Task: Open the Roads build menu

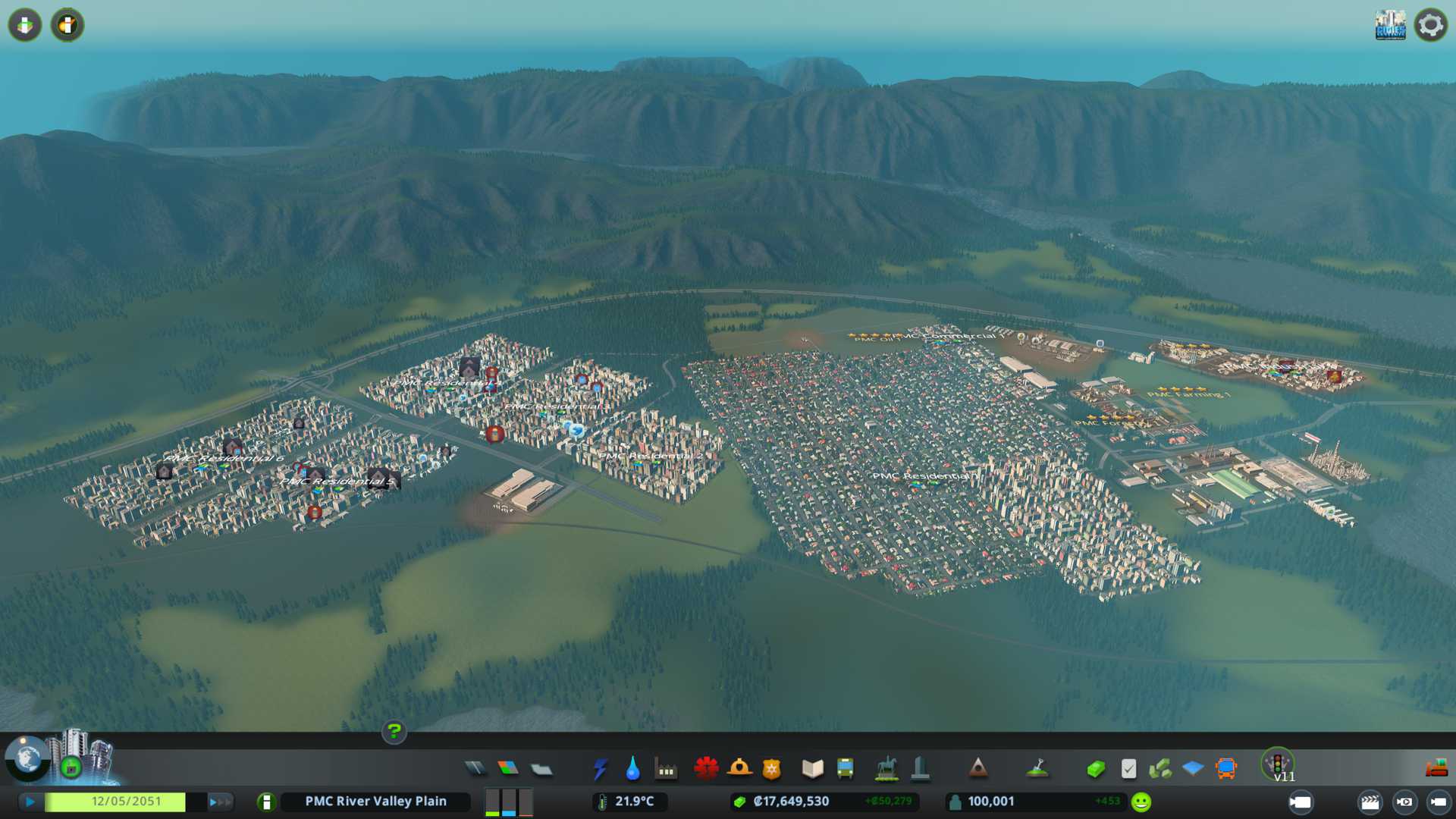Action: tap(475, 769)
